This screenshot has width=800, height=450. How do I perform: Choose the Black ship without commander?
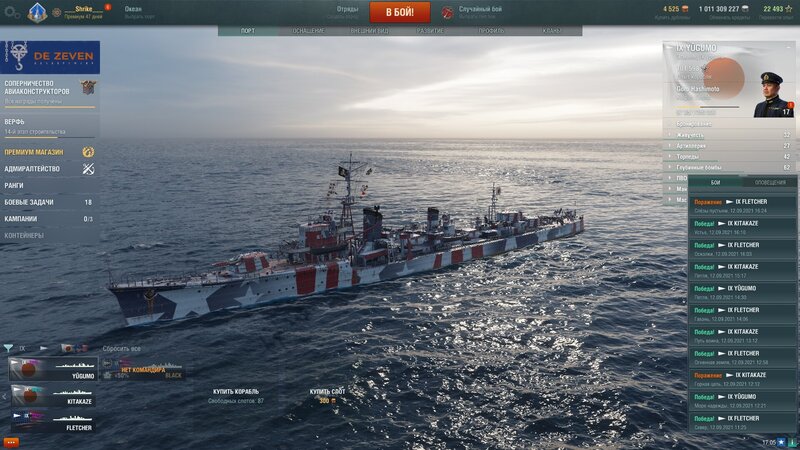(143, 370)
